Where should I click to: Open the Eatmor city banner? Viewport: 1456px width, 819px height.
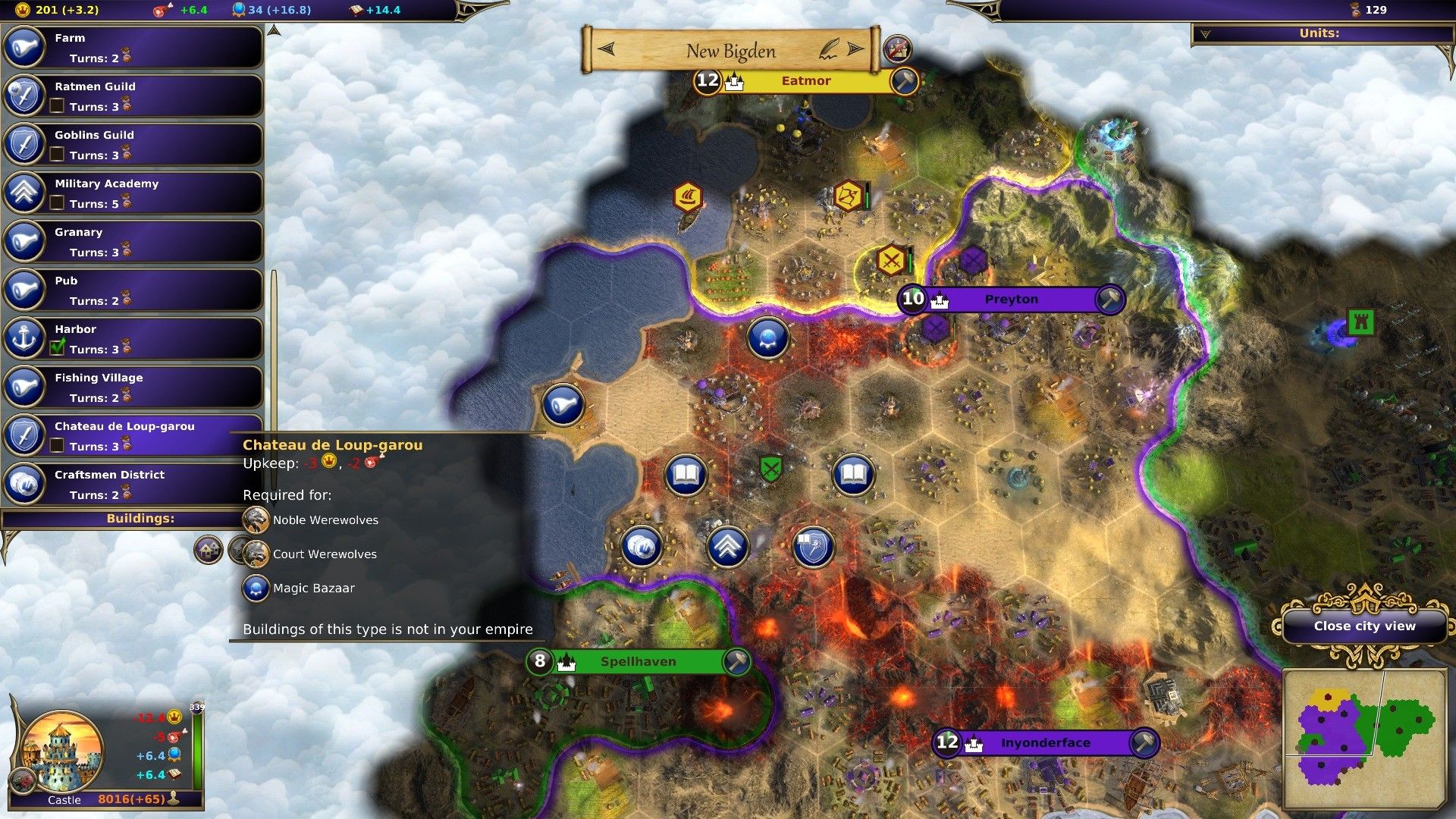805,81
